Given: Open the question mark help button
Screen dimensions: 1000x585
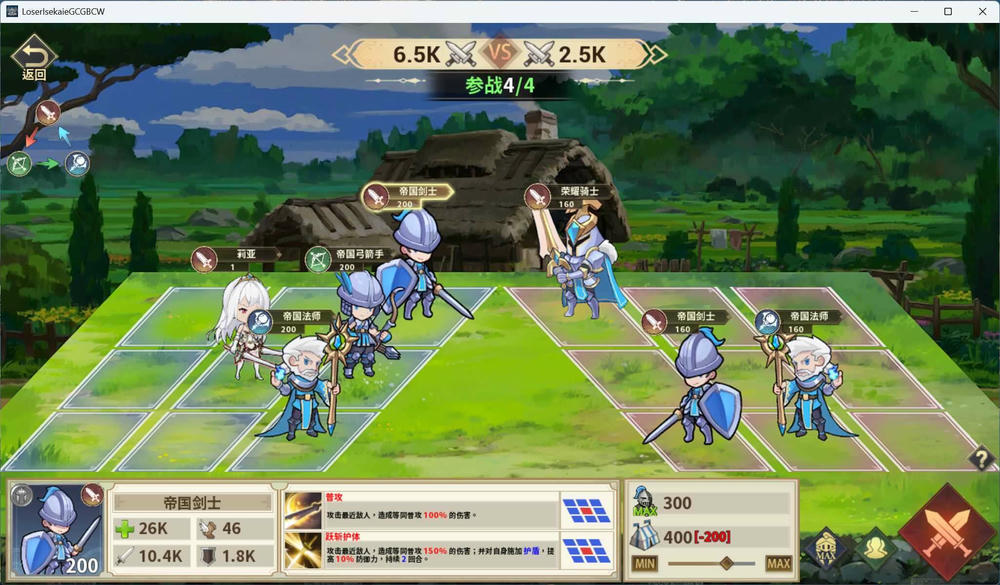Looking at the screenshot, I should [x=981, y=458].
